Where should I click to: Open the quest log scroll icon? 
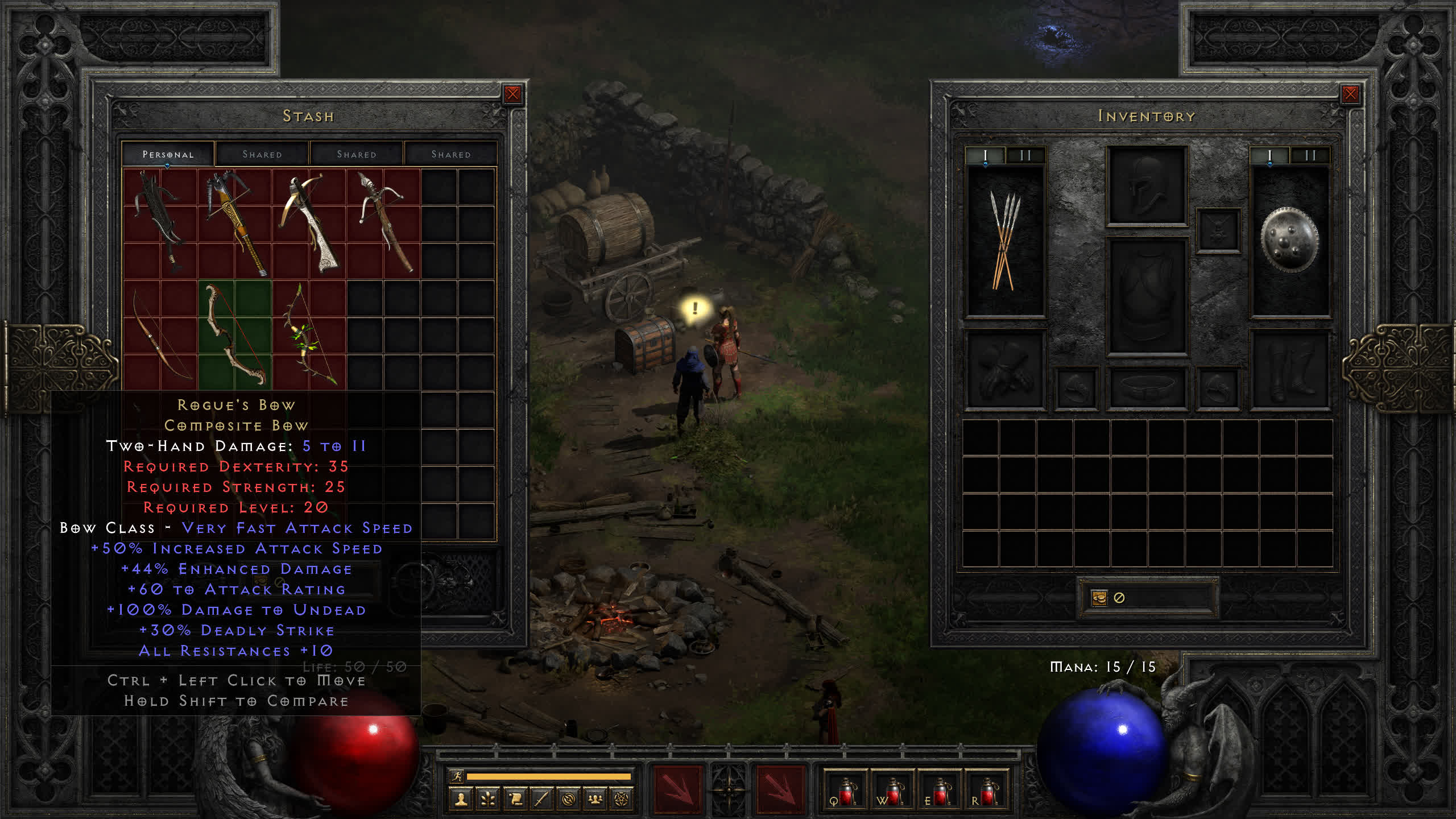tap(515, 800)
